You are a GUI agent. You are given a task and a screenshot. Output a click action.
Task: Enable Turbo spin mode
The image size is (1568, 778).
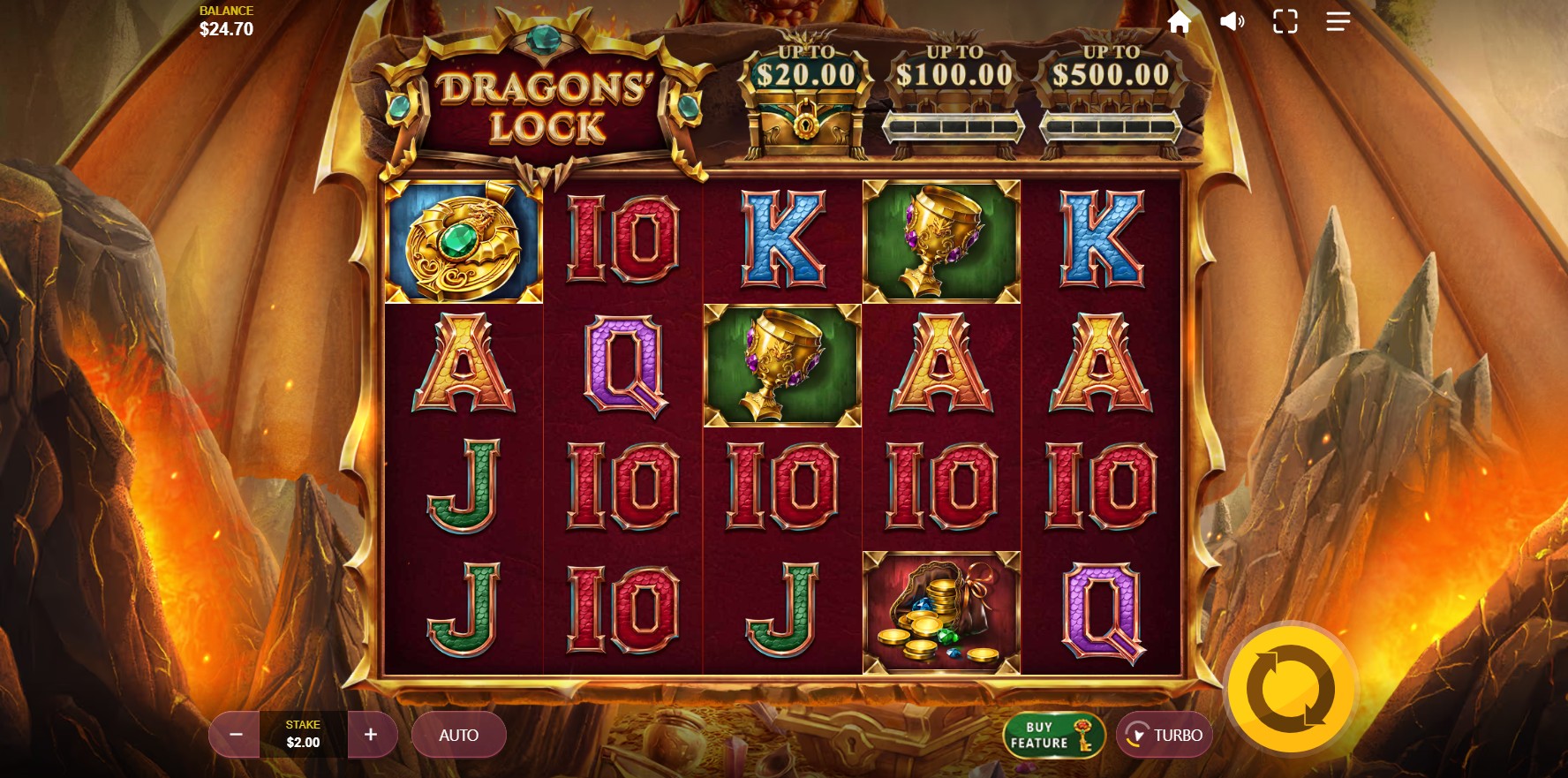click(1164, 734)
